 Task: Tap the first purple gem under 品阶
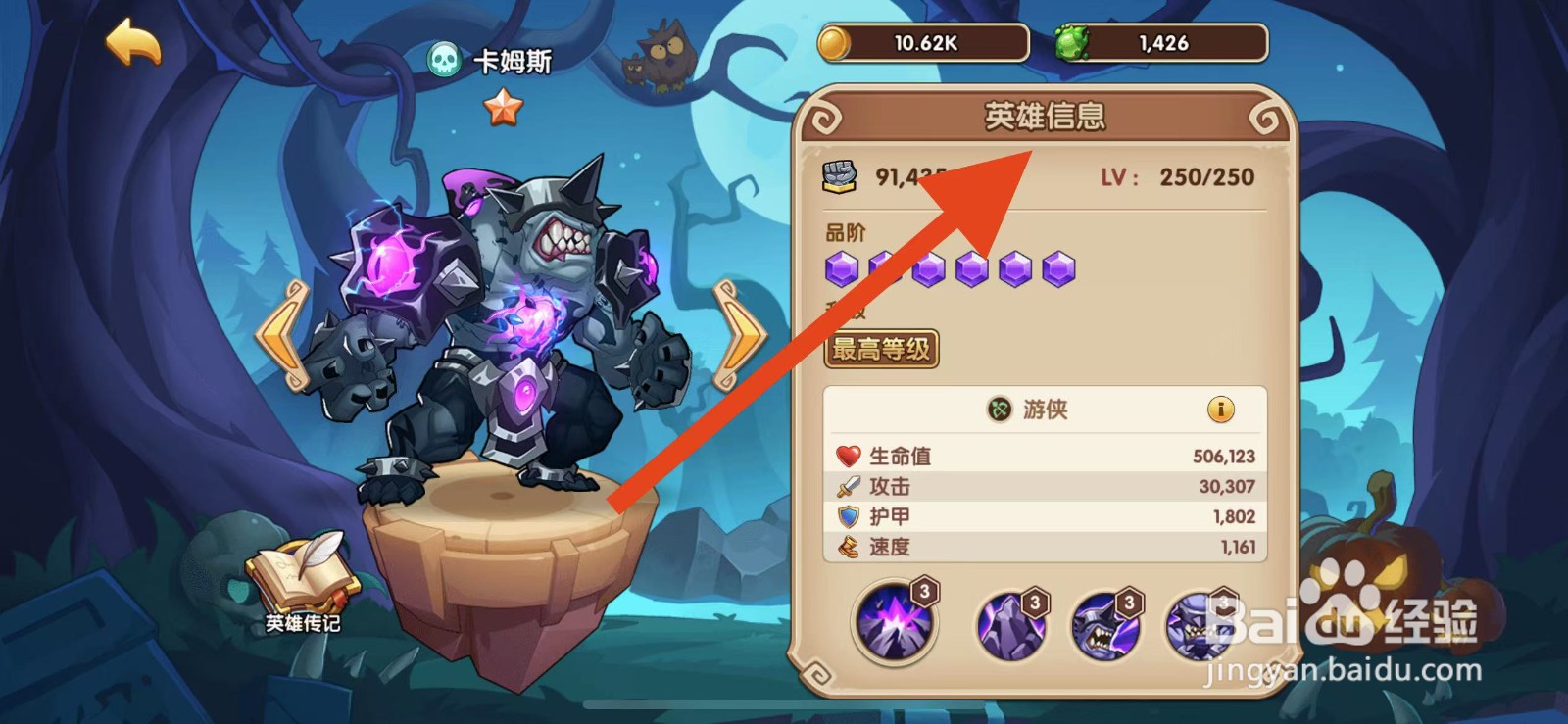coord(845,266)
